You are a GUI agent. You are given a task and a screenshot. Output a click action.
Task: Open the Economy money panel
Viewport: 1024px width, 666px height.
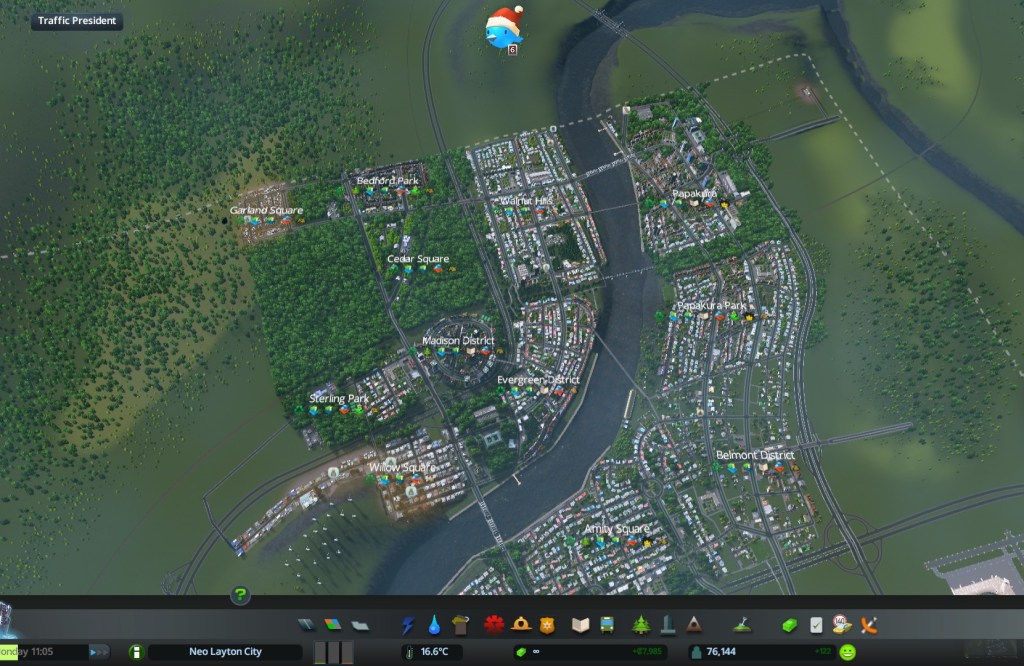coord(789,625)
